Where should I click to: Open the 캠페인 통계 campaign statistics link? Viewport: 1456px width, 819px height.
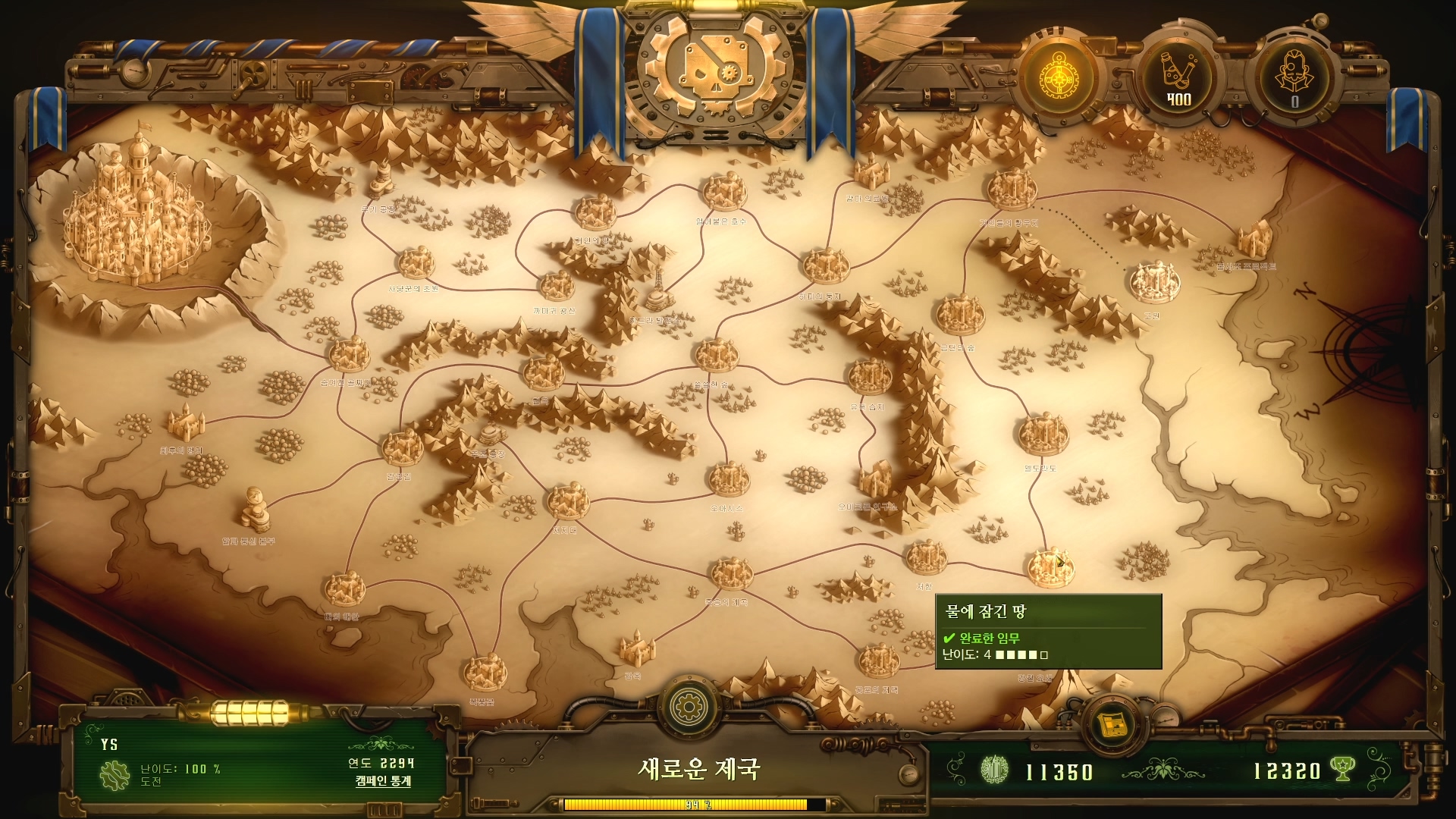pos(383,781)
